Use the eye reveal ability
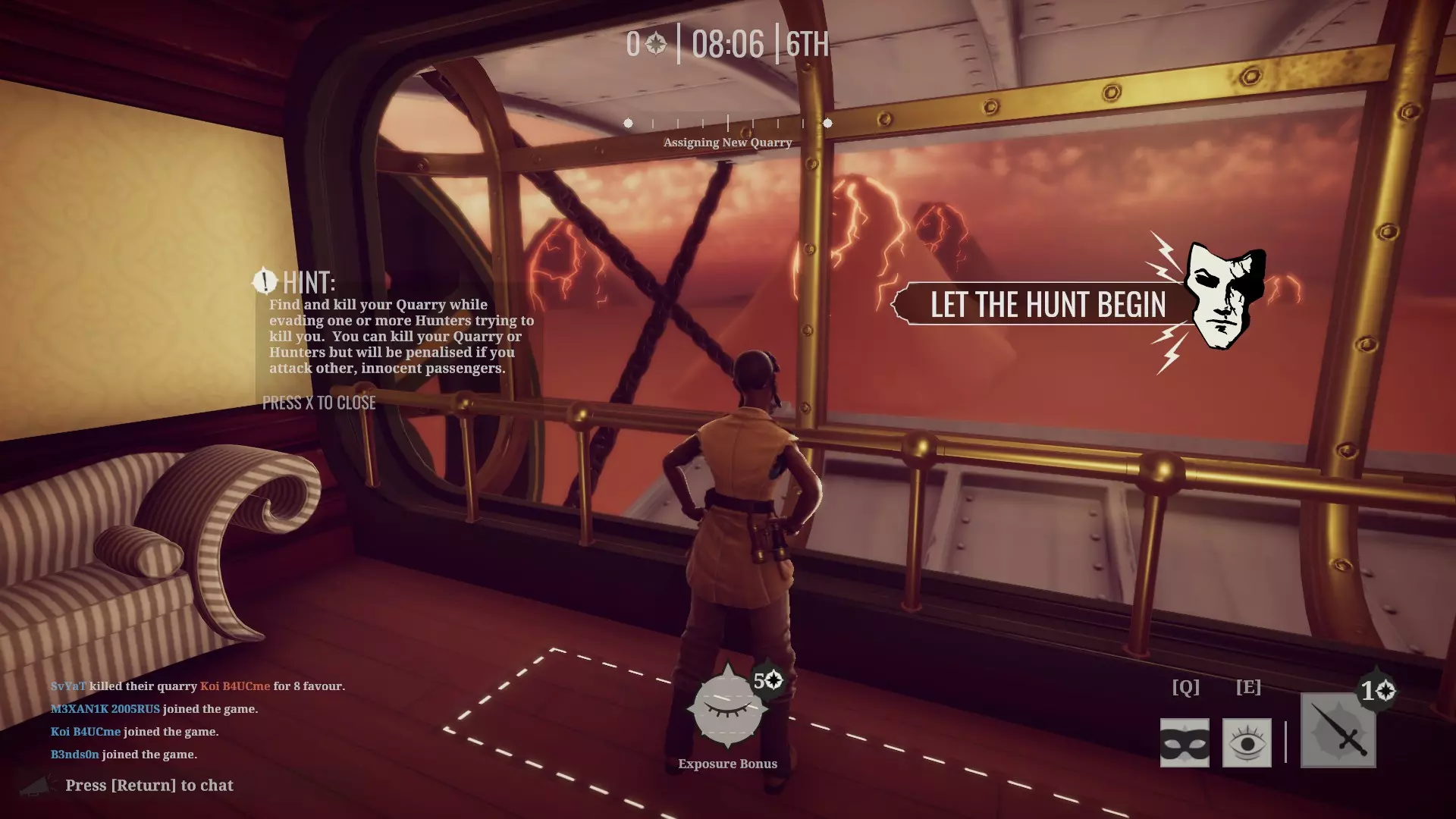The width and height of the screenshot is (1456, 819). pyautogui.click(x=1247, y=743)
